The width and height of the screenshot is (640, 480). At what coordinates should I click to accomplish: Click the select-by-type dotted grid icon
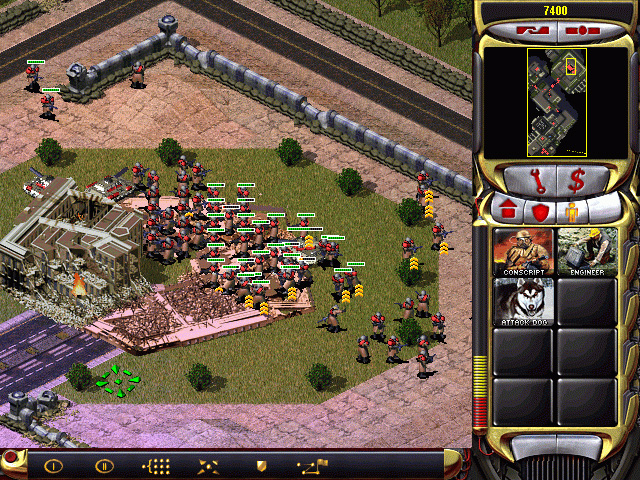click(158, 465)
